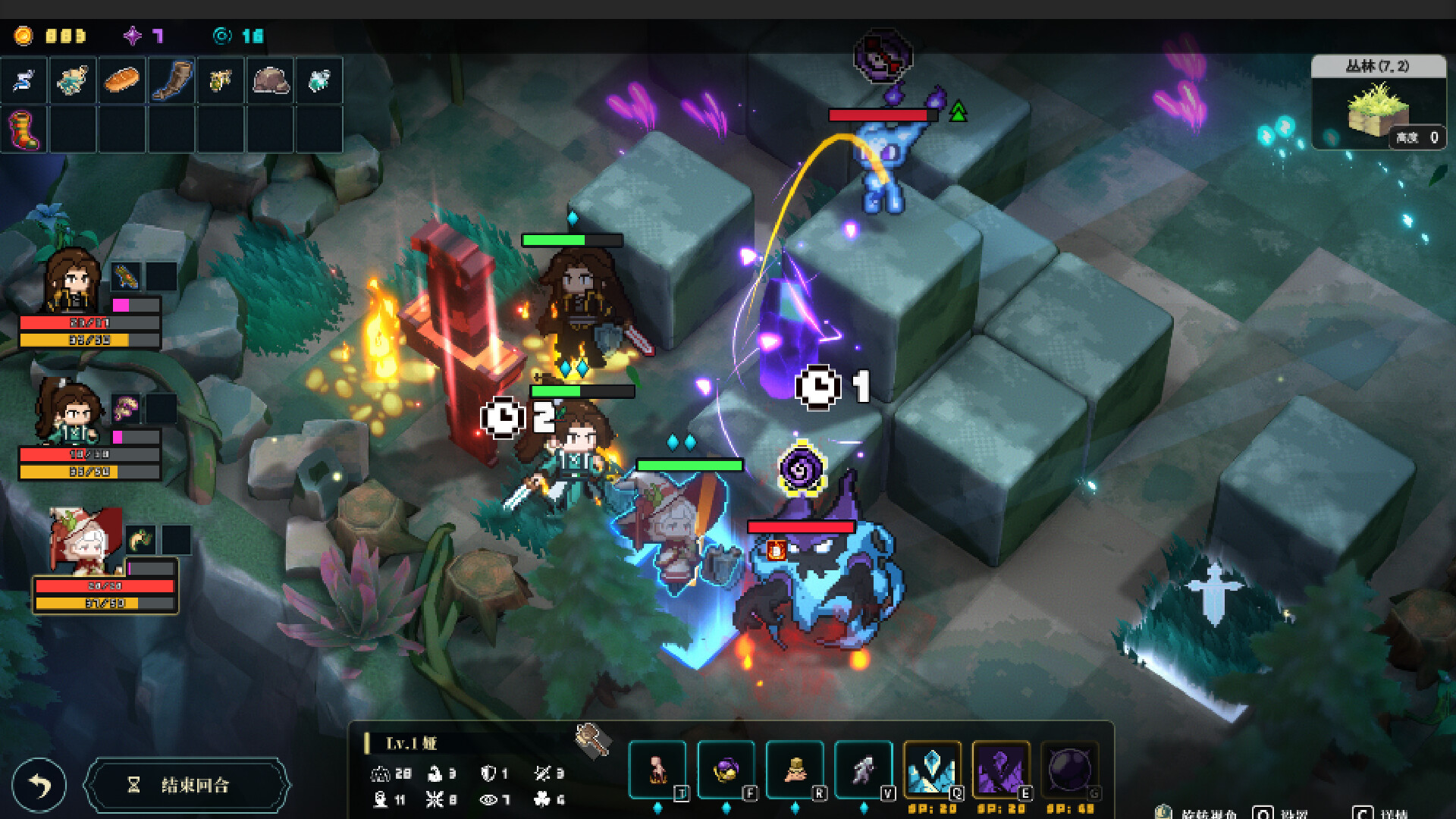Select the white feather wing item
The height and width of the screenshot is (819, 1456).
point(24,80)
